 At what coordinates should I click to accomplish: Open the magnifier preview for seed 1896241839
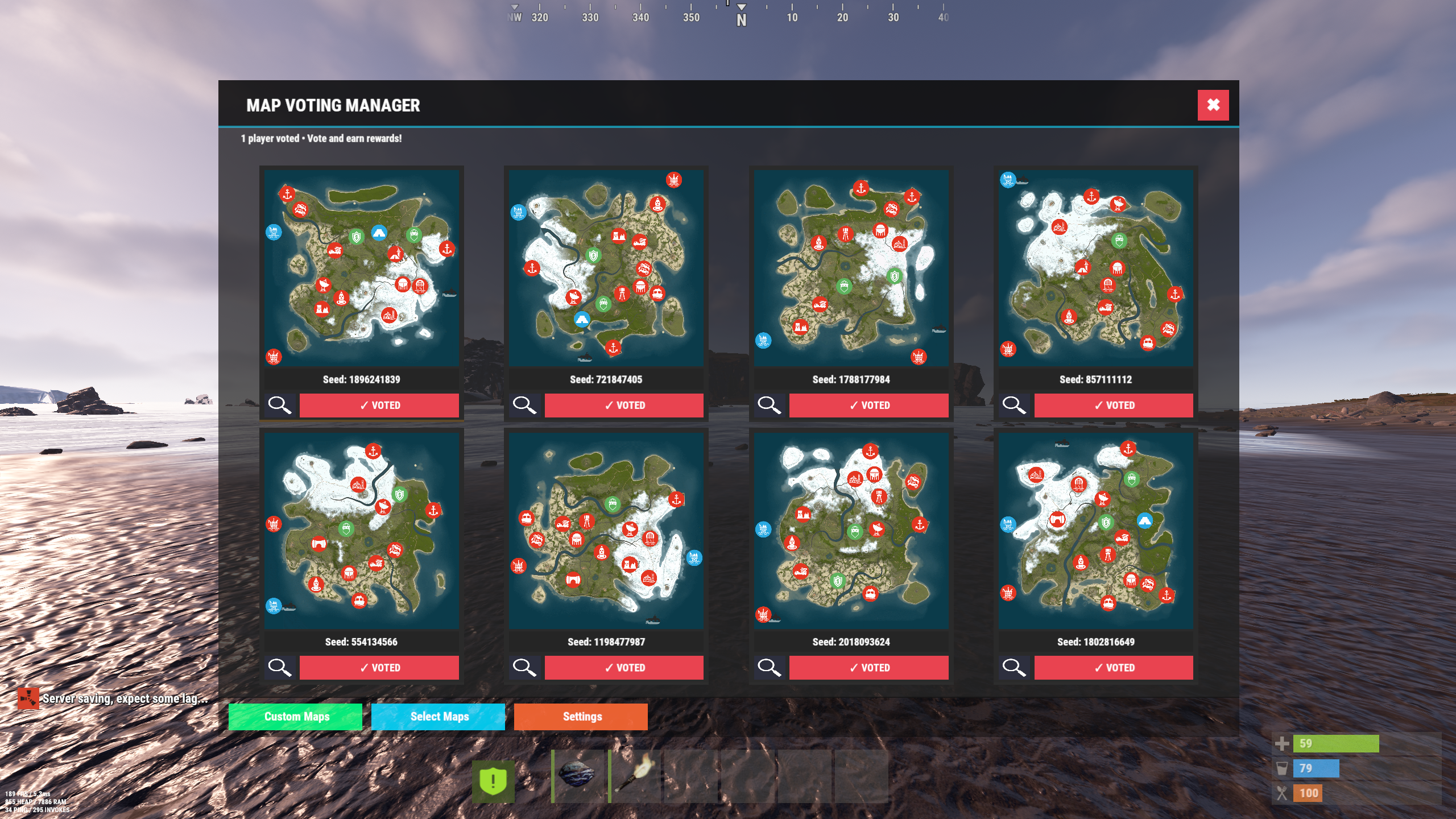pyautogui.click(x=281, y=406)
